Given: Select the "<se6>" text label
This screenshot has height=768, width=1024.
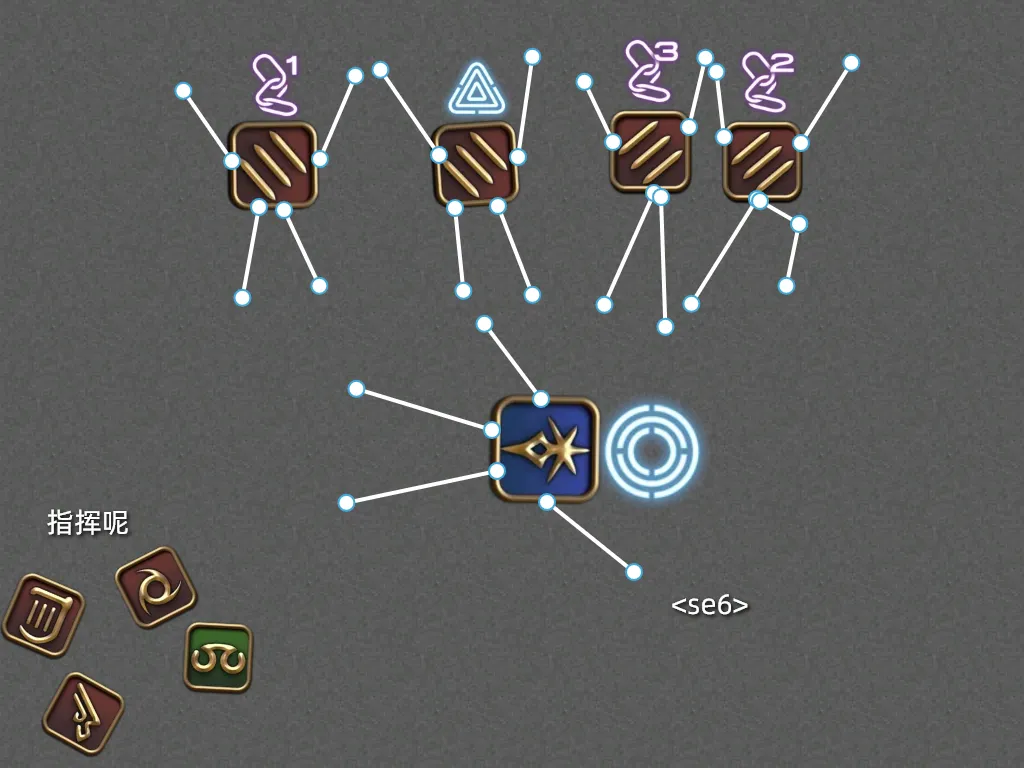Looking at the screenshot, I should coord(709,605).
